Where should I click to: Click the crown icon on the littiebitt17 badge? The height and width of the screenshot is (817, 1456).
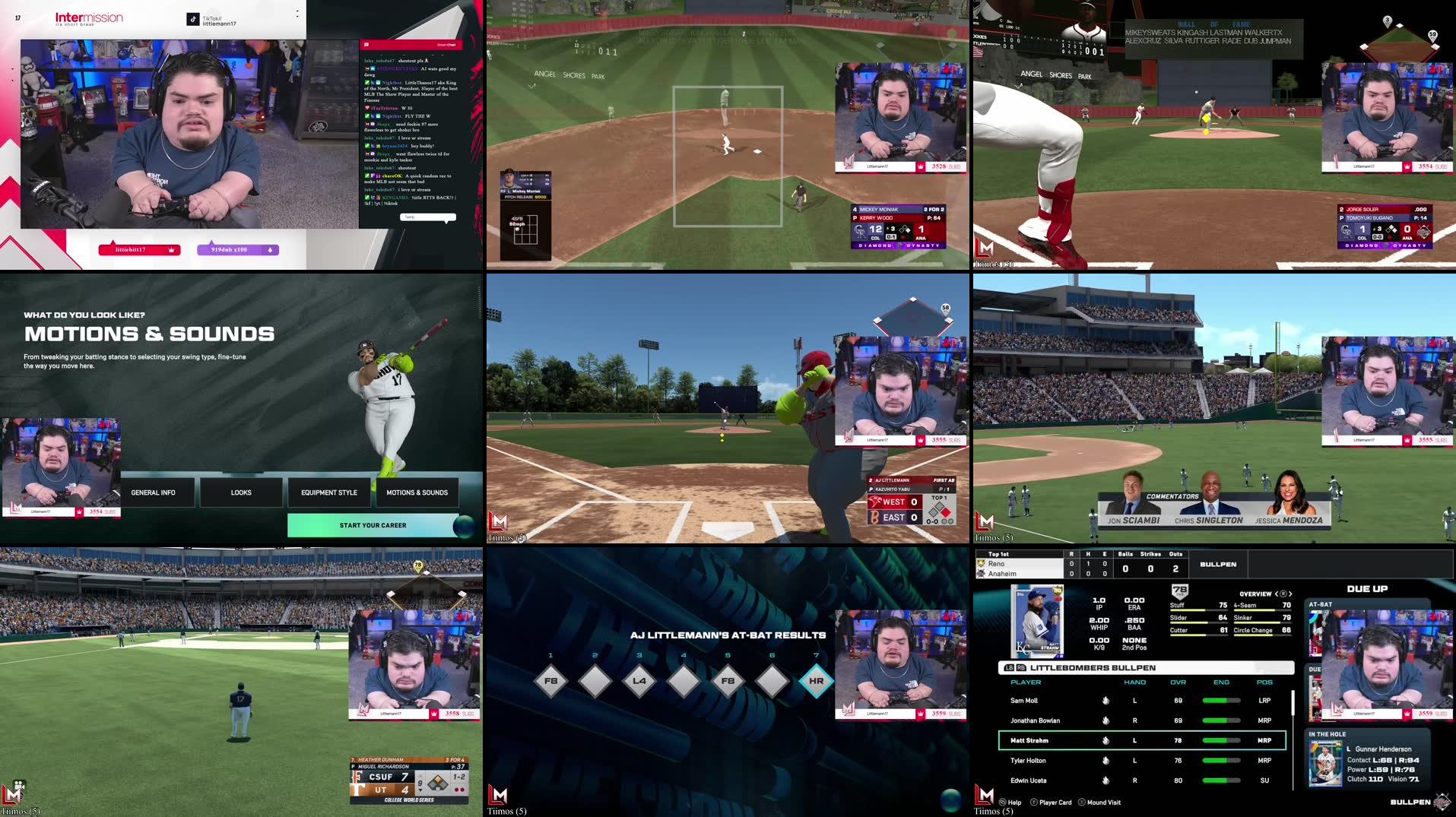point(171,249)
